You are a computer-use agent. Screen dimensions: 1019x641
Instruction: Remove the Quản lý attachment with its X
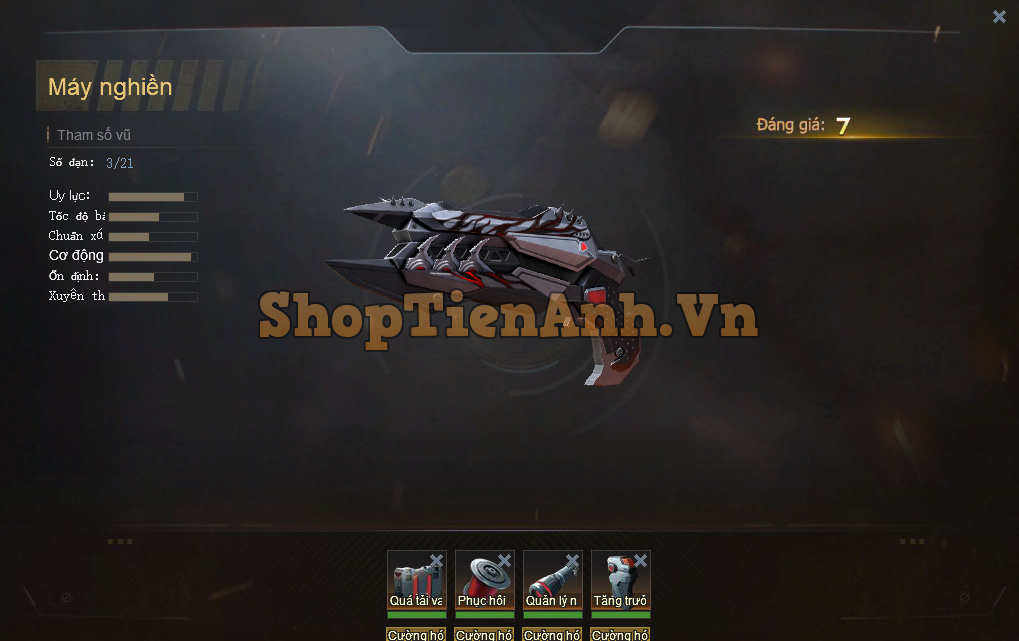pyautogui.click(x=572, y=561)
